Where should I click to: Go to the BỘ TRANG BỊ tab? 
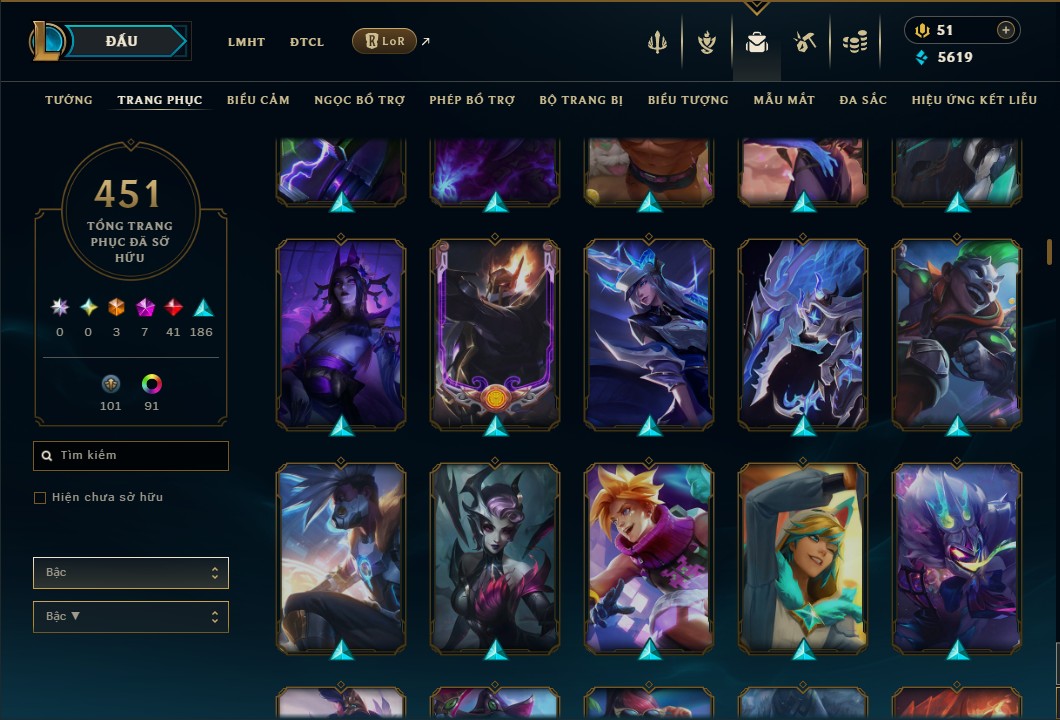pos(581,100)
